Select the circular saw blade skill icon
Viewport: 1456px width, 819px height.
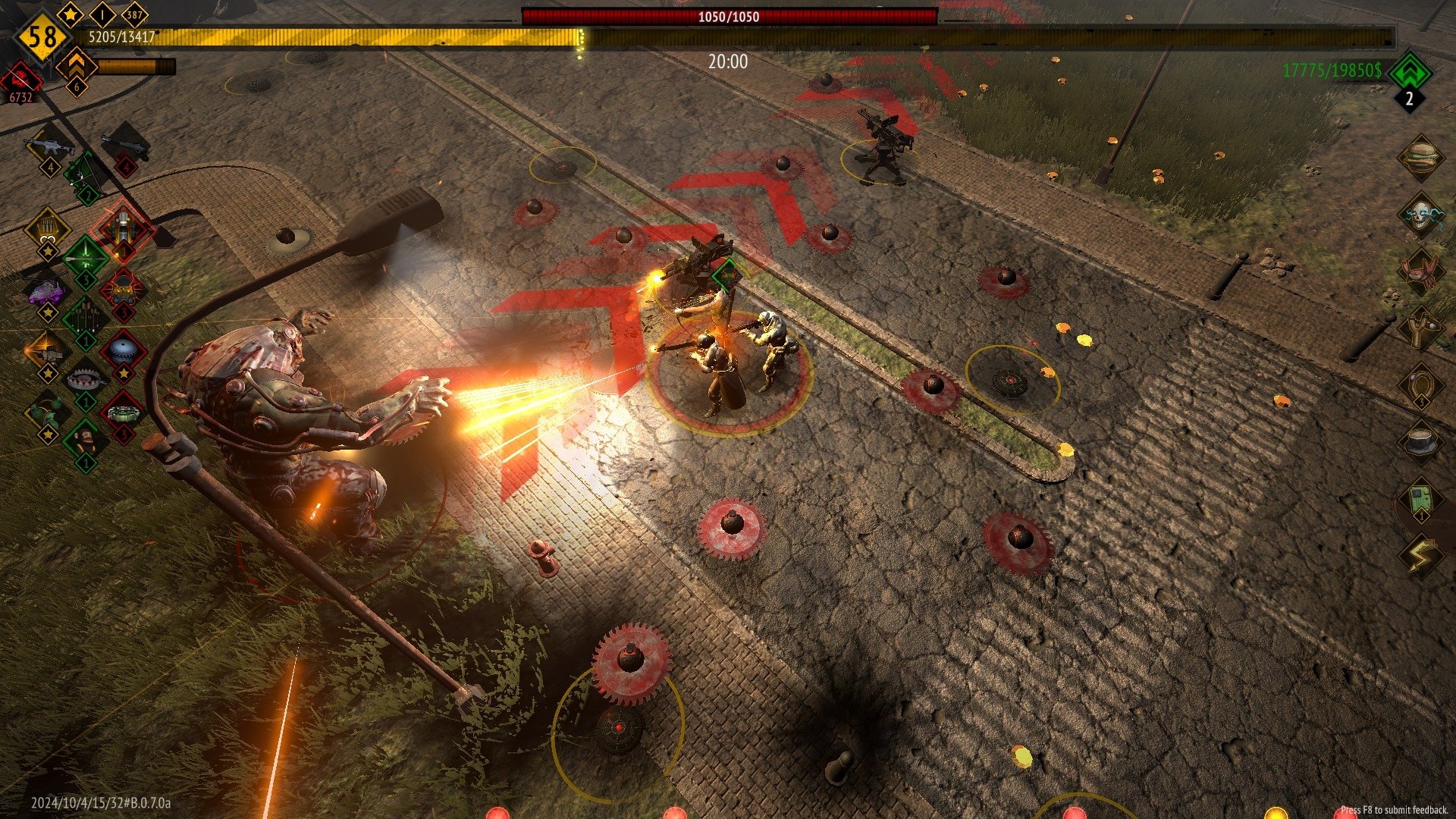pyautogui.click(x=123, y=350)
